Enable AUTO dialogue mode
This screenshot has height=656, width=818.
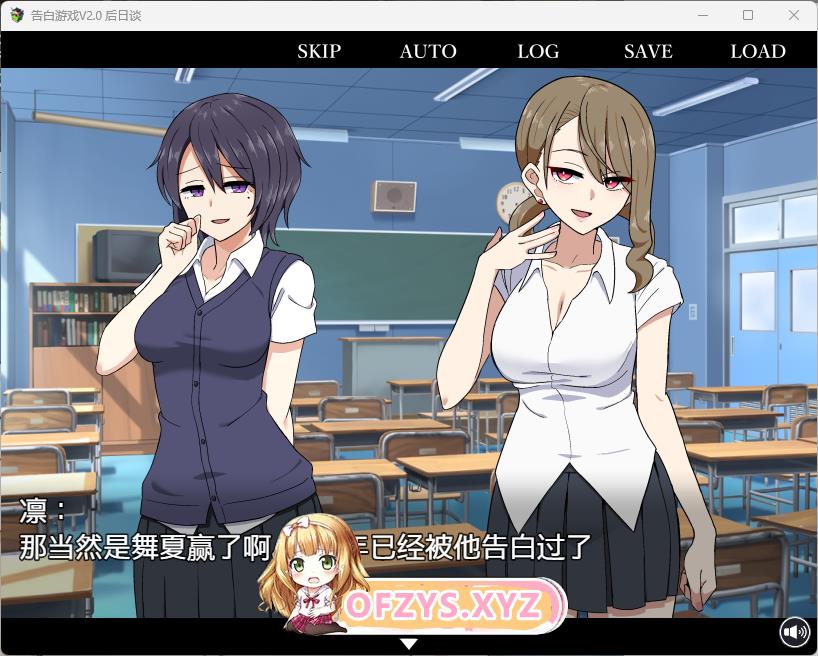(x=428, y=51)
